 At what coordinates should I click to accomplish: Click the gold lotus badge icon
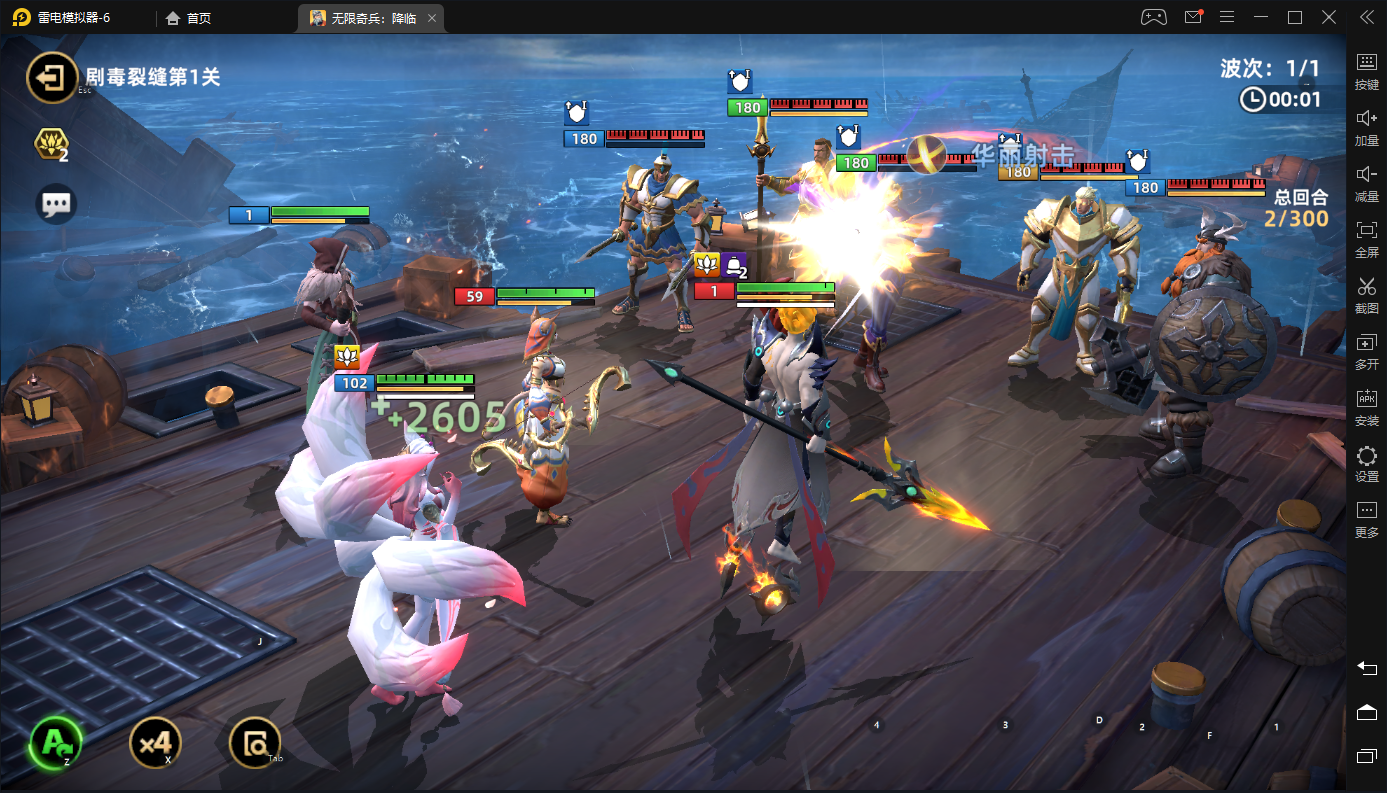(x=49, y=145)
